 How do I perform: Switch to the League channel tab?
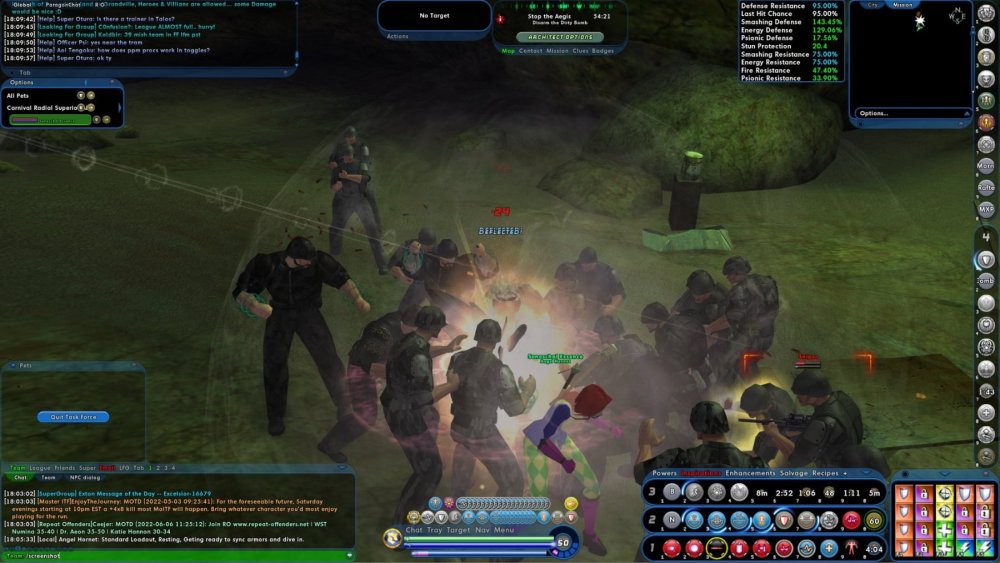[x=41, y=468]
